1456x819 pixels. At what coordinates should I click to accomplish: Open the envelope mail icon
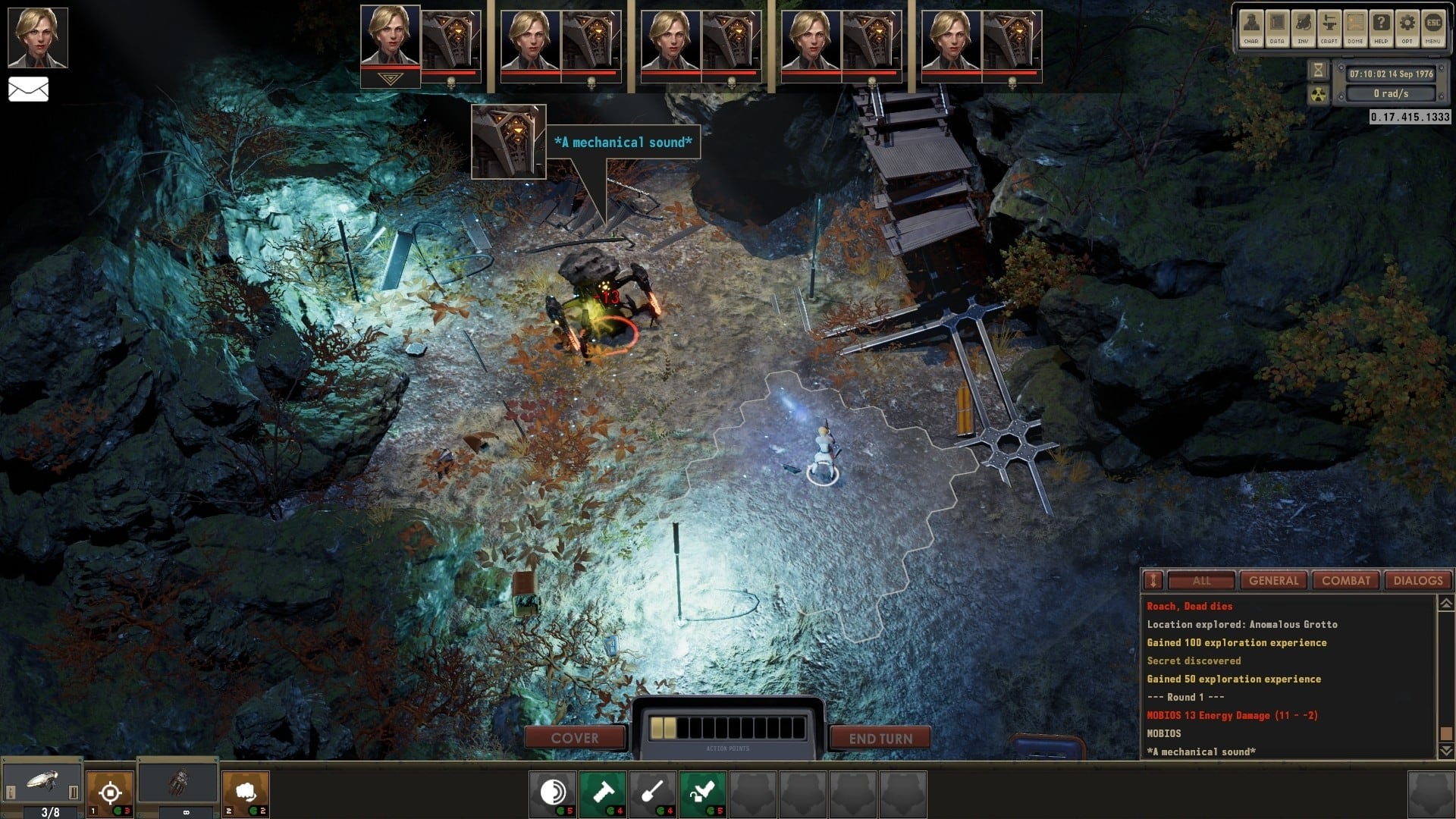tap(29, 89)
